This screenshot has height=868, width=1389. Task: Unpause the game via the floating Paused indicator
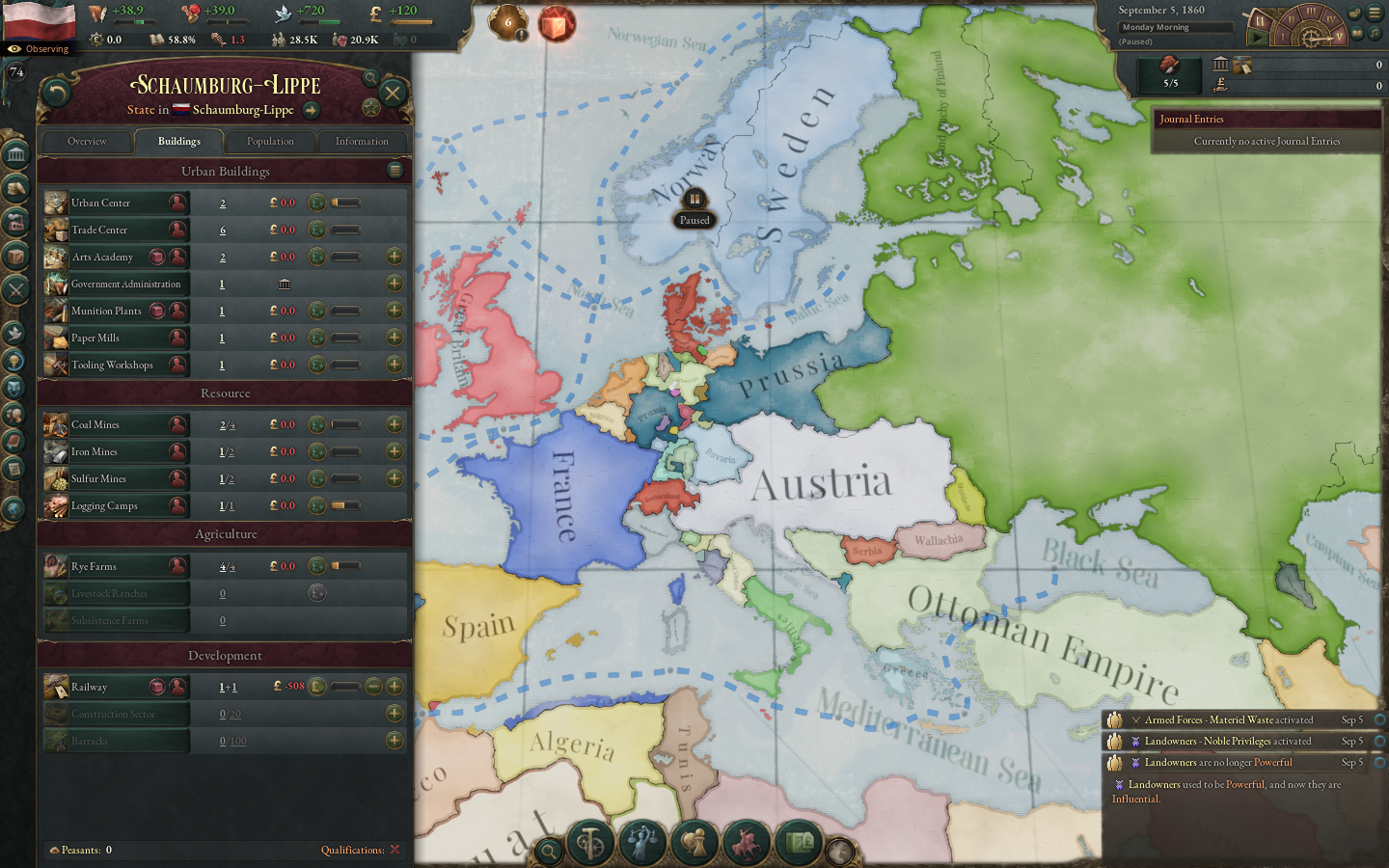tap(695, 200)
